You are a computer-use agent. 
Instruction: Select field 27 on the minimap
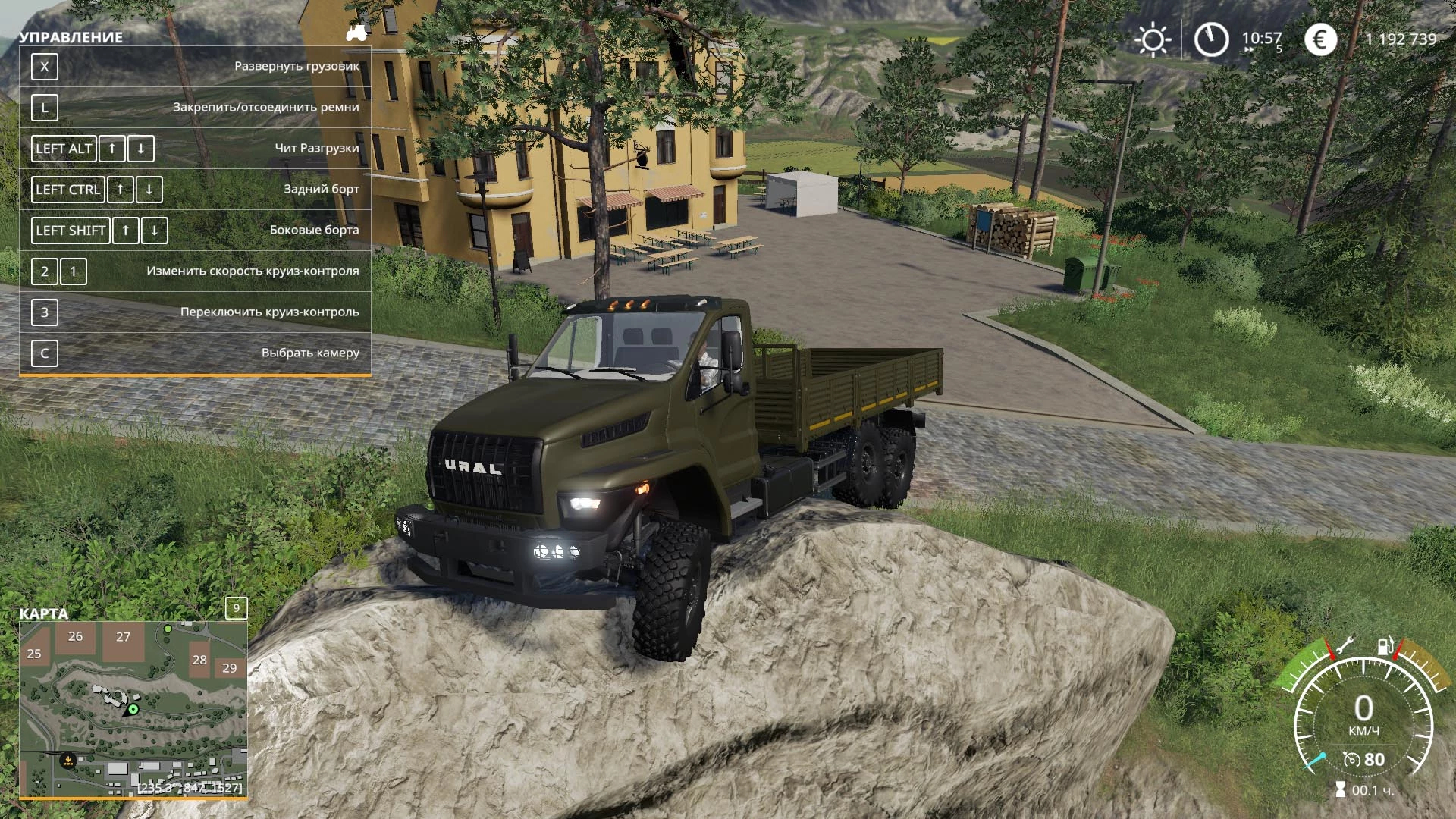click(124, 637)
